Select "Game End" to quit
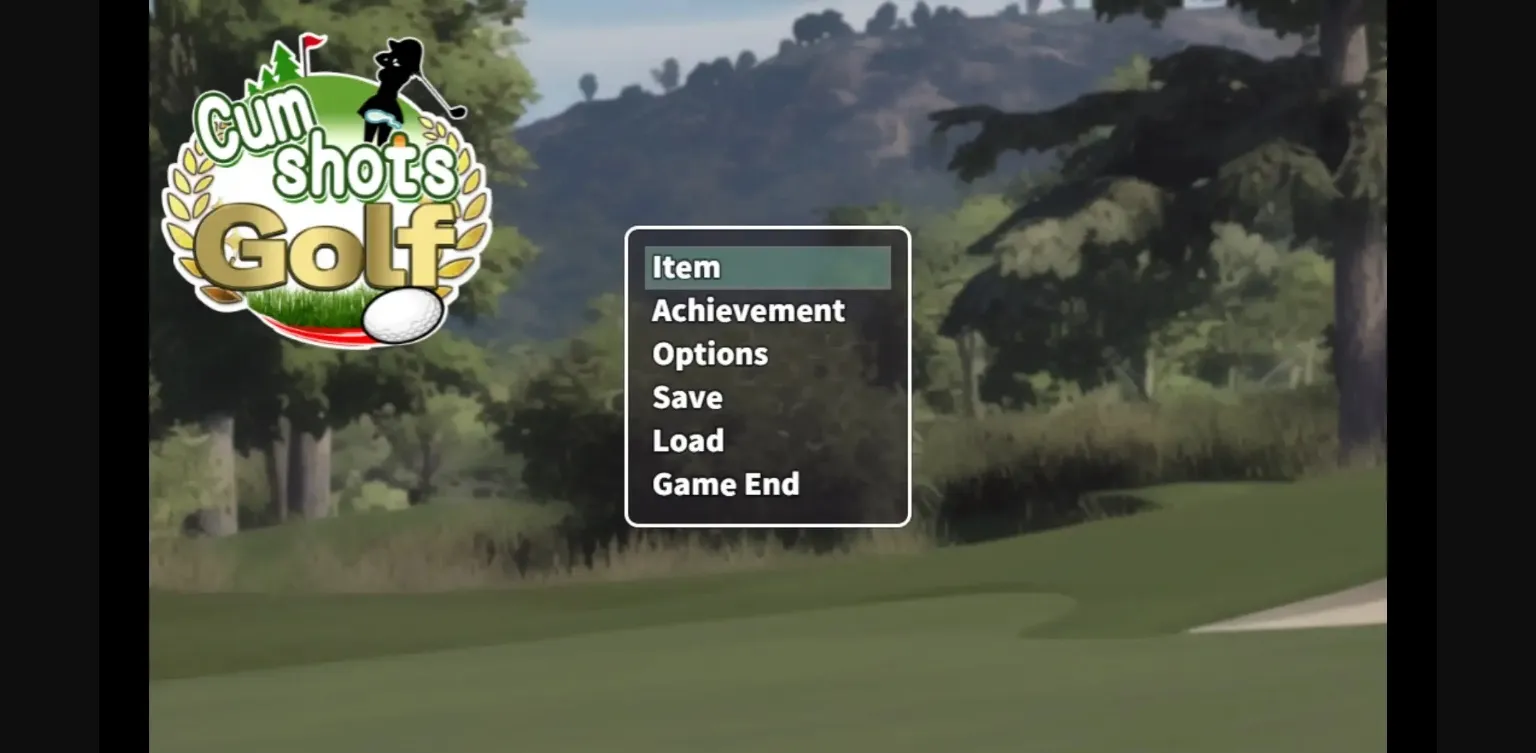This screenshot has height=753, width=1536. click(725, 484)
